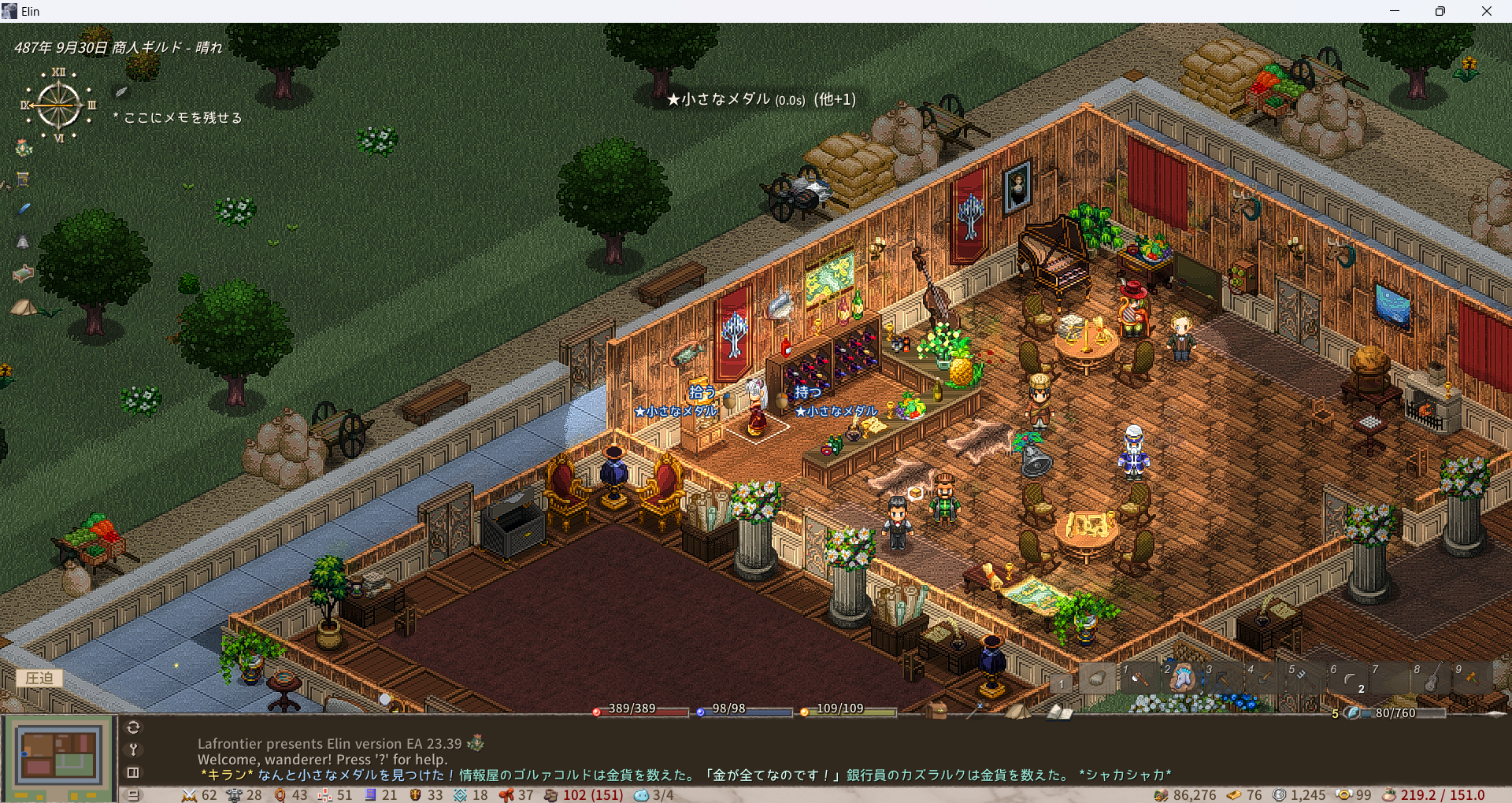Select the guitar hotbar slot
The height and width of the screenshot is (803, 1512).
(1432, 677)
